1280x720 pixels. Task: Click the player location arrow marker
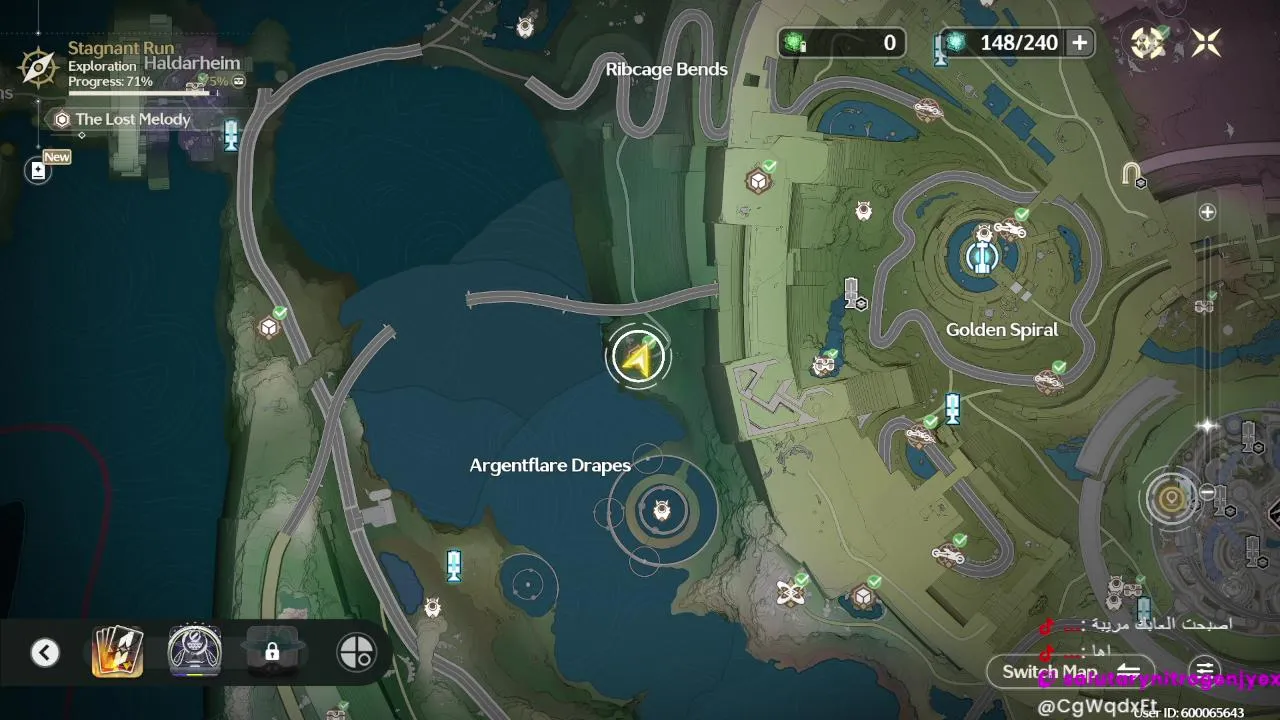[637, 357]
